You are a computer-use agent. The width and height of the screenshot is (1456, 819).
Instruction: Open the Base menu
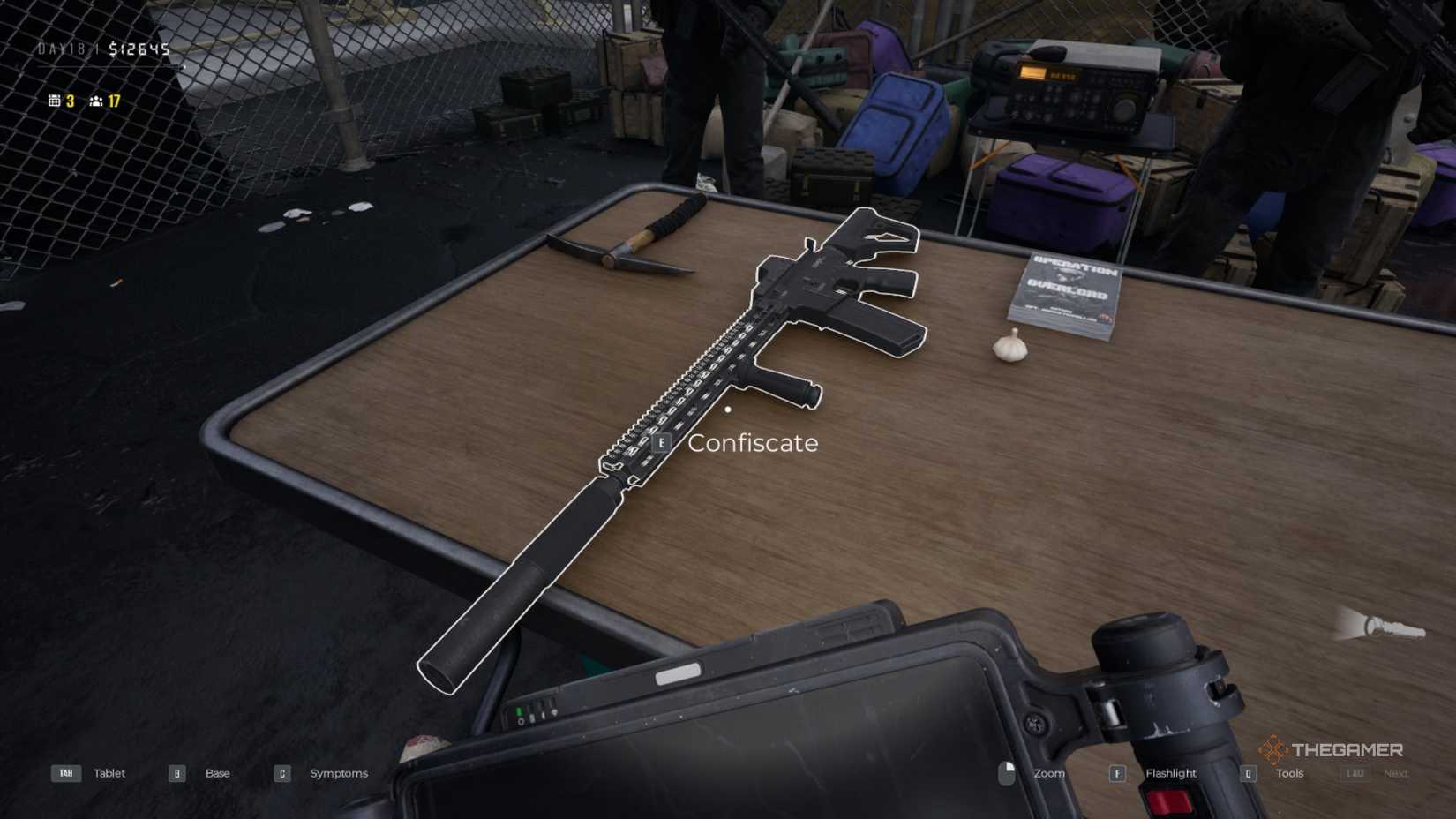216,773
